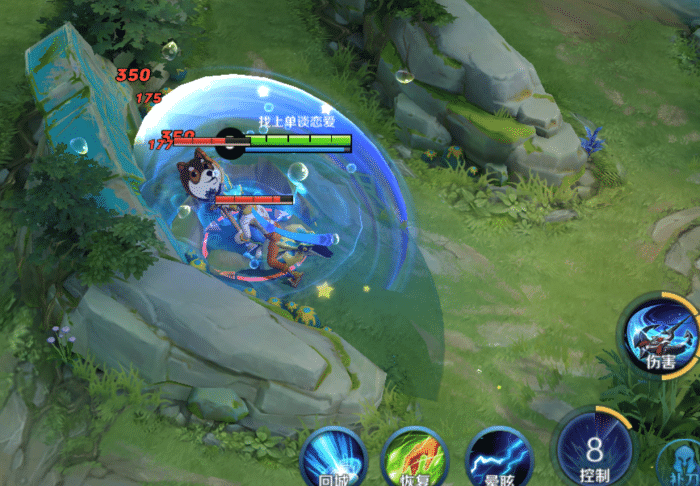This screenshot has height=486, width=700.
Task: Activate the 回城 recall button
Action: (x=334, y=459)
